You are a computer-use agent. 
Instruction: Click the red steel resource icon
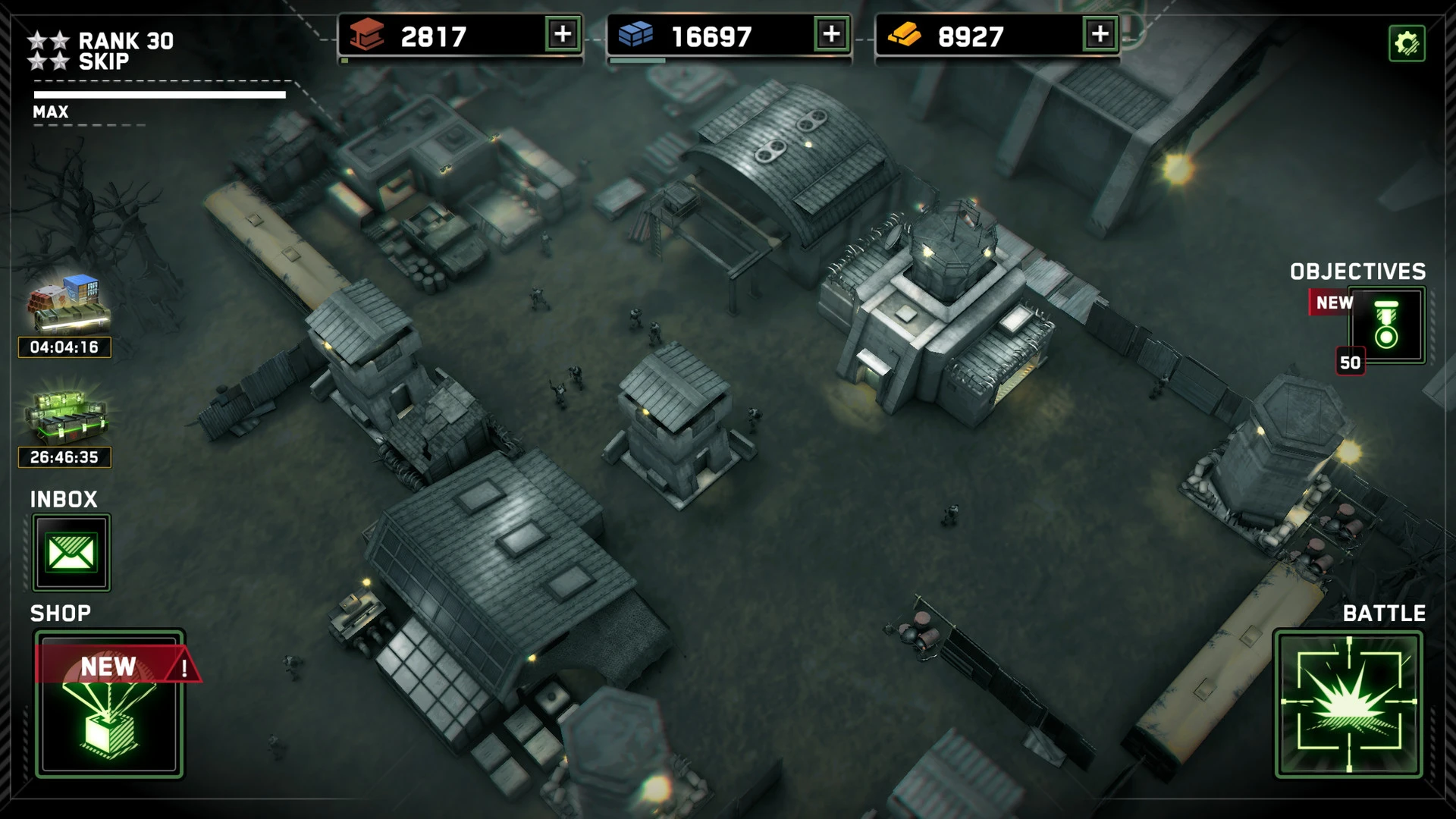[365, 33]
